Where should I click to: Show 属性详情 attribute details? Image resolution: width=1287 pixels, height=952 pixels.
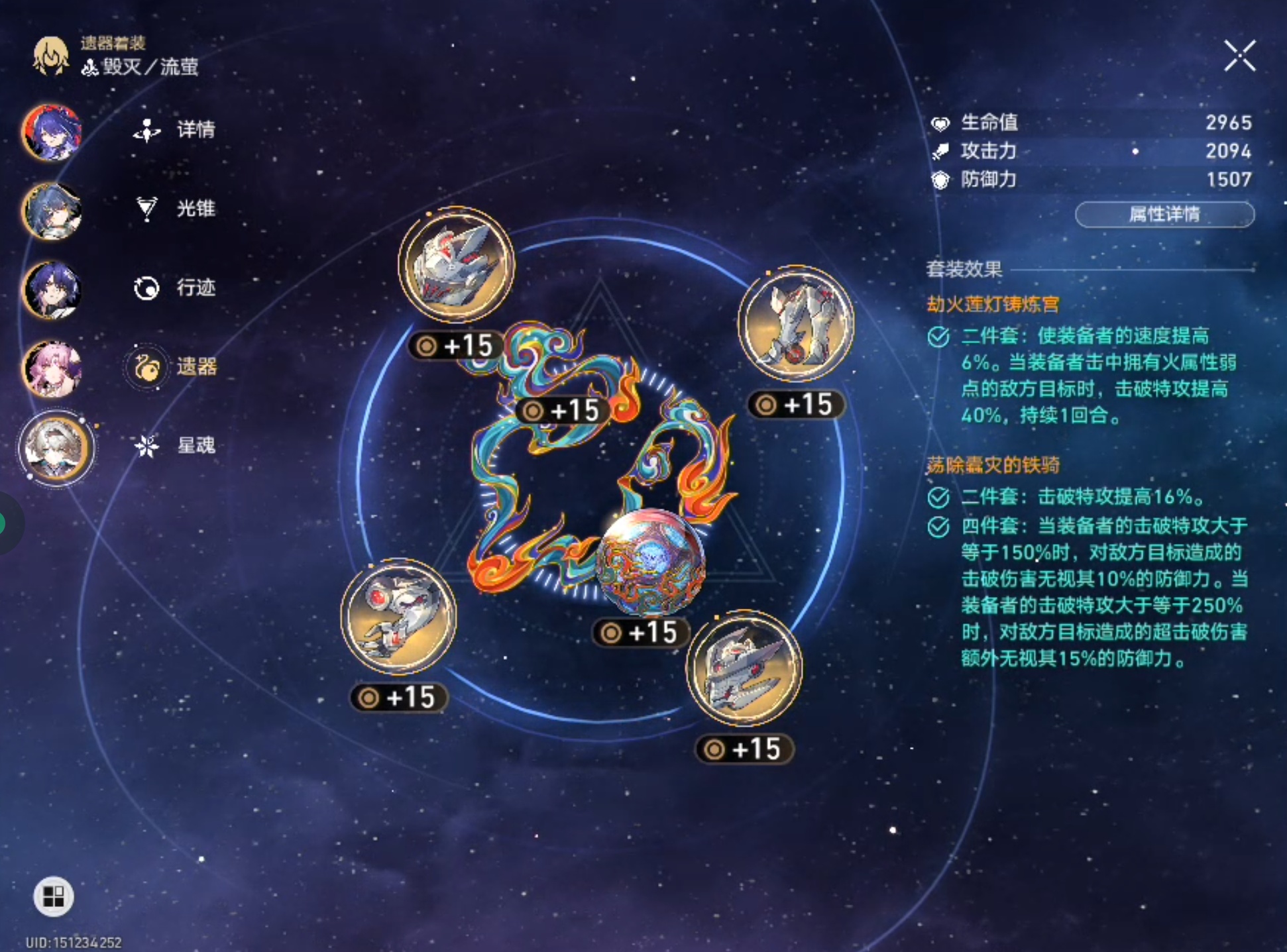[x=1164, y=215]
